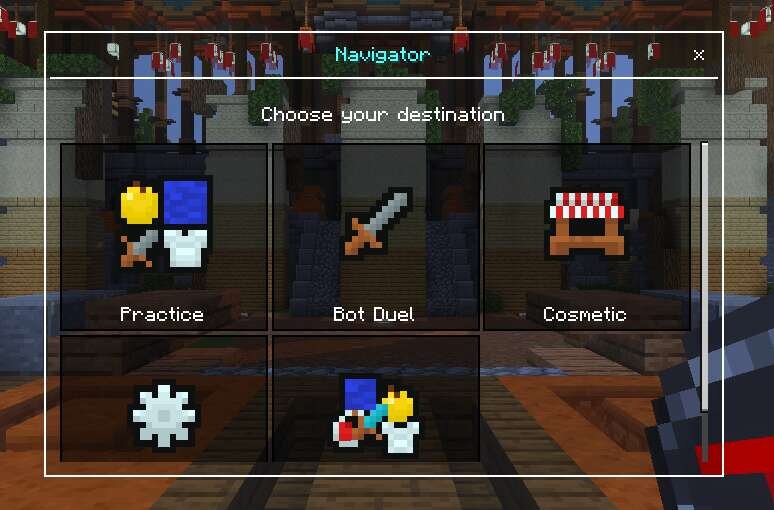This screenshot has width=774, height=510.
Task: Open the Cosmetic destination
Action: coord(586,237)
